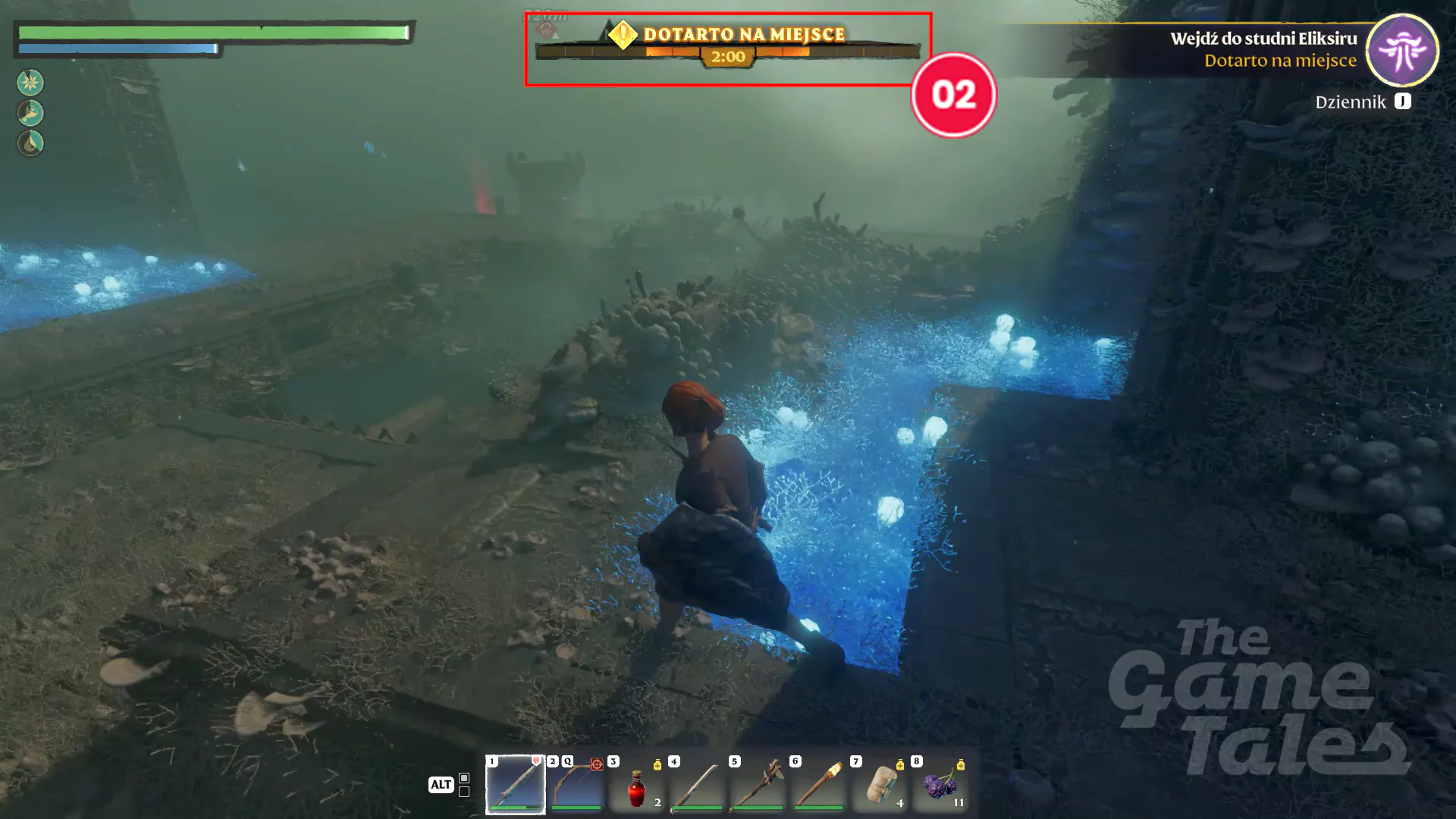Screen dimensions: 1456x819
Task: Equip the torch in hotbar slot 6
Action: tap(818, 786)
